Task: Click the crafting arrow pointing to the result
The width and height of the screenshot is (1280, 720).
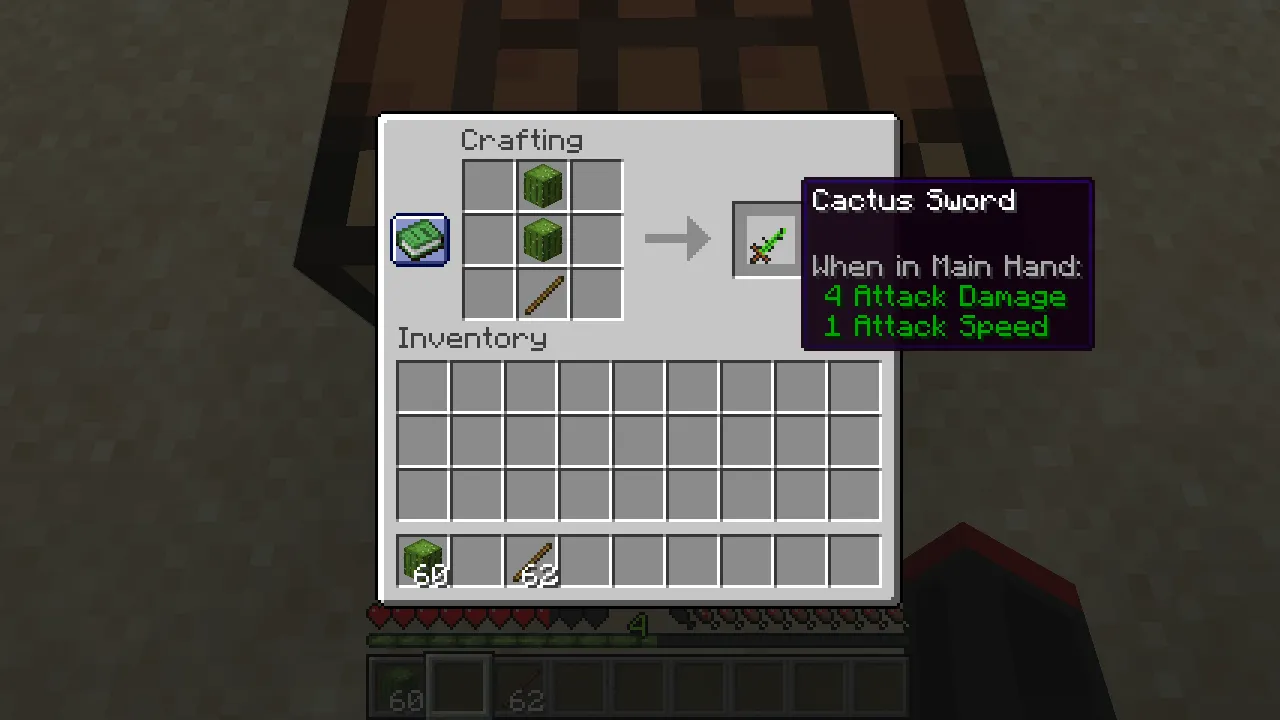Action: click(678, 239)
